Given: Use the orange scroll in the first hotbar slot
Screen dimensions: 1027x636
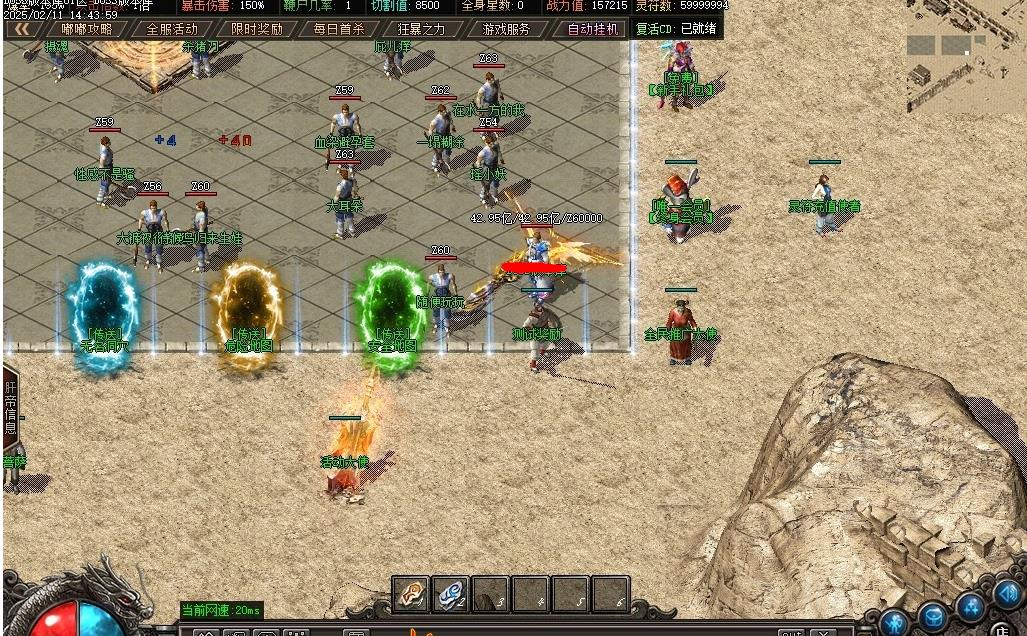Looking at the screenshot, I should point(411,594).
